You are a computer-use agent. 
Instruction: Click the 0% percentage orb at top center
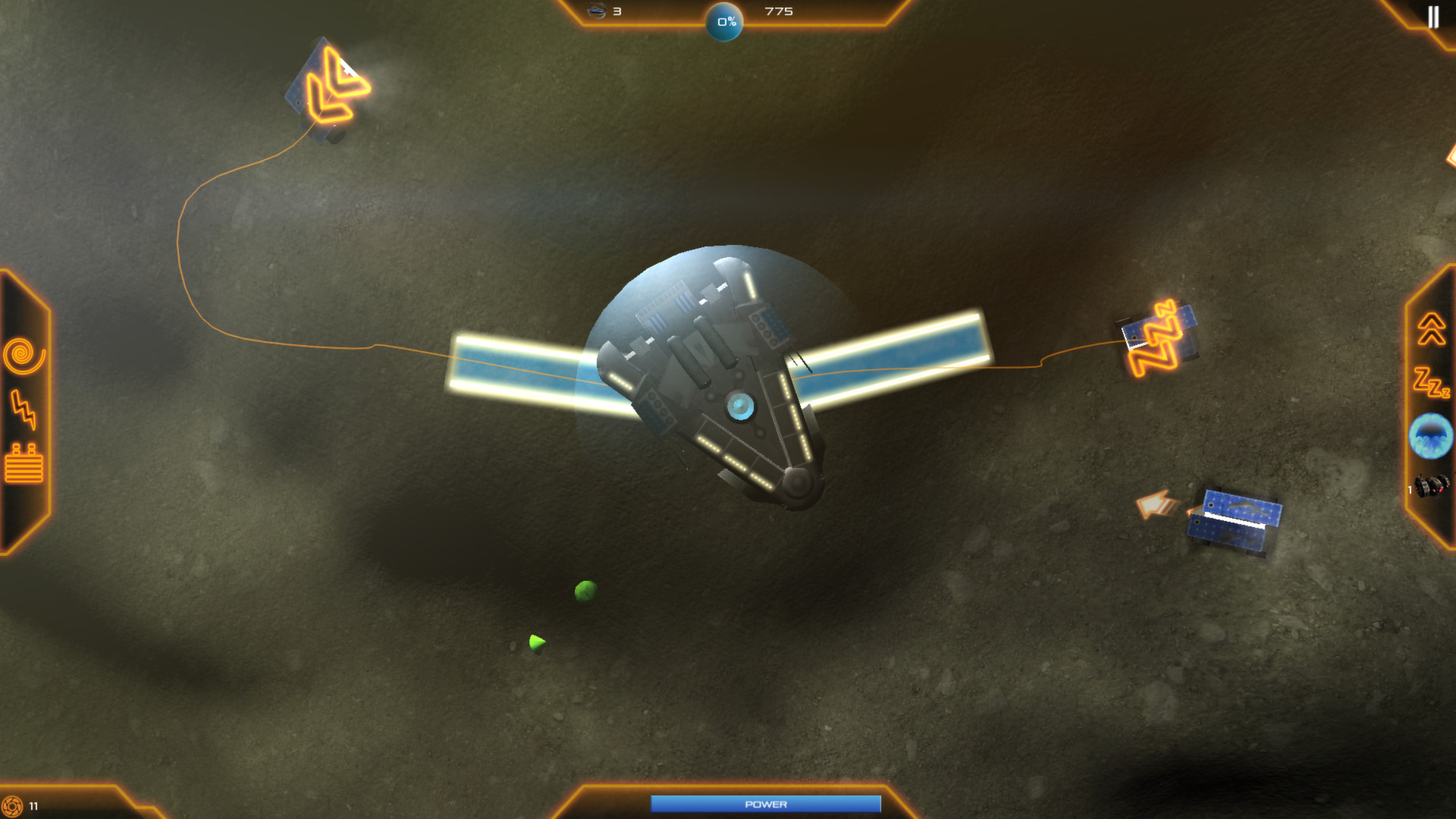coord(725,21)
